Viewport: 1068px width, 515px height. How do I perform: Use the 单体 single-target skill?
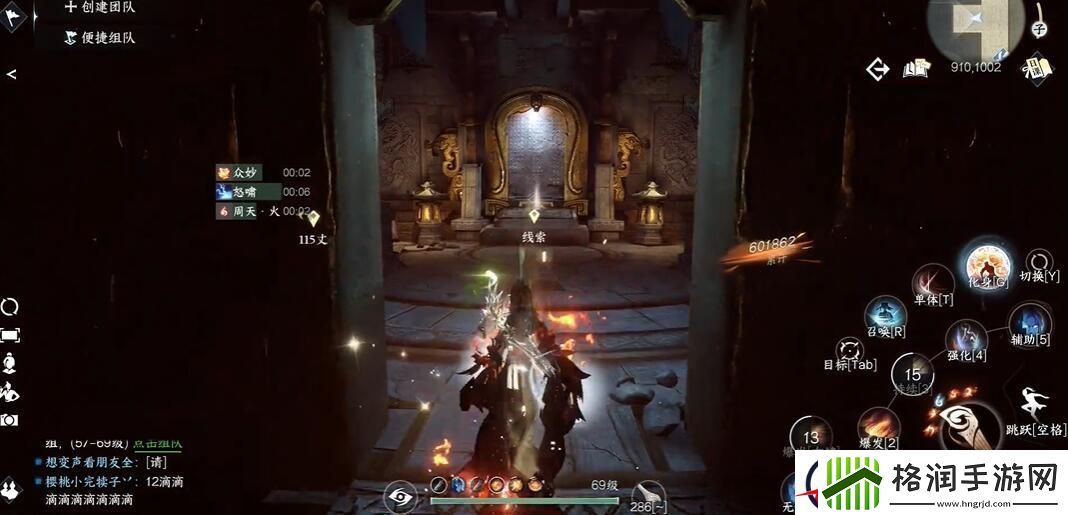(933, 283)
